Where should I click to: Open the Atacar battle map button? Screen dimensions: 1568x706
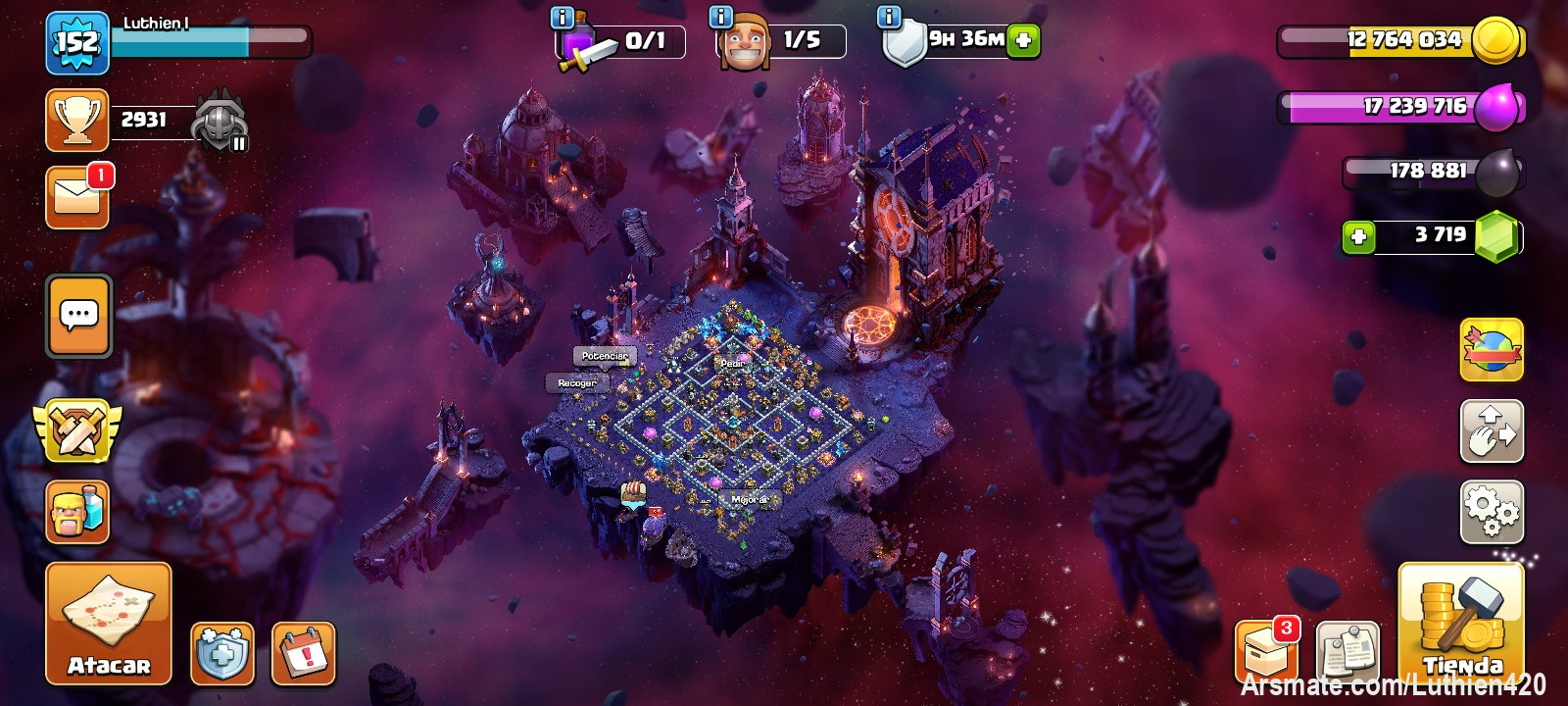(x=109, y=624)
